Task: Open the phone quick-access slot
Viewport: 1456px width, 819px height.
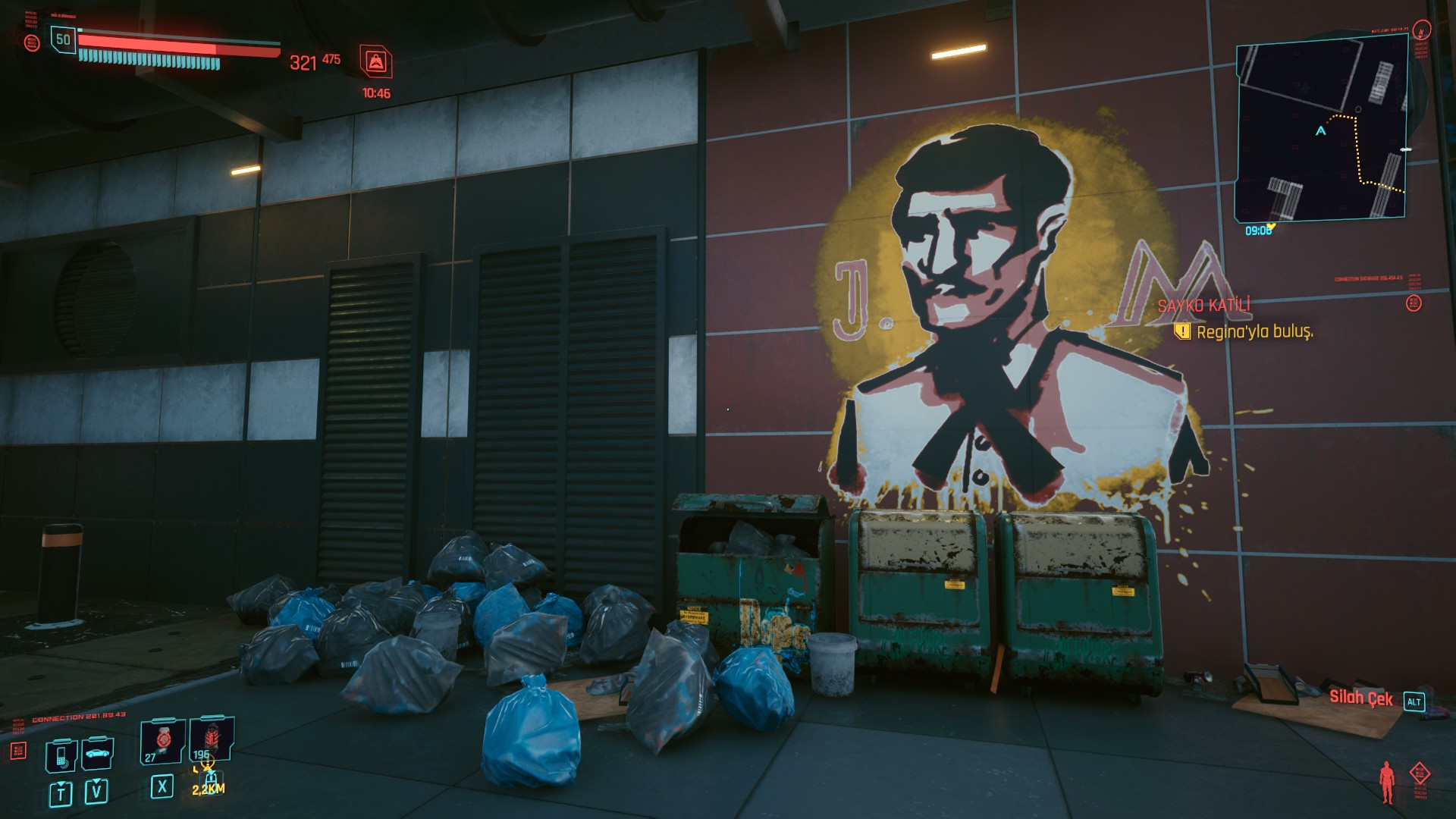Action: coord(61,755)
